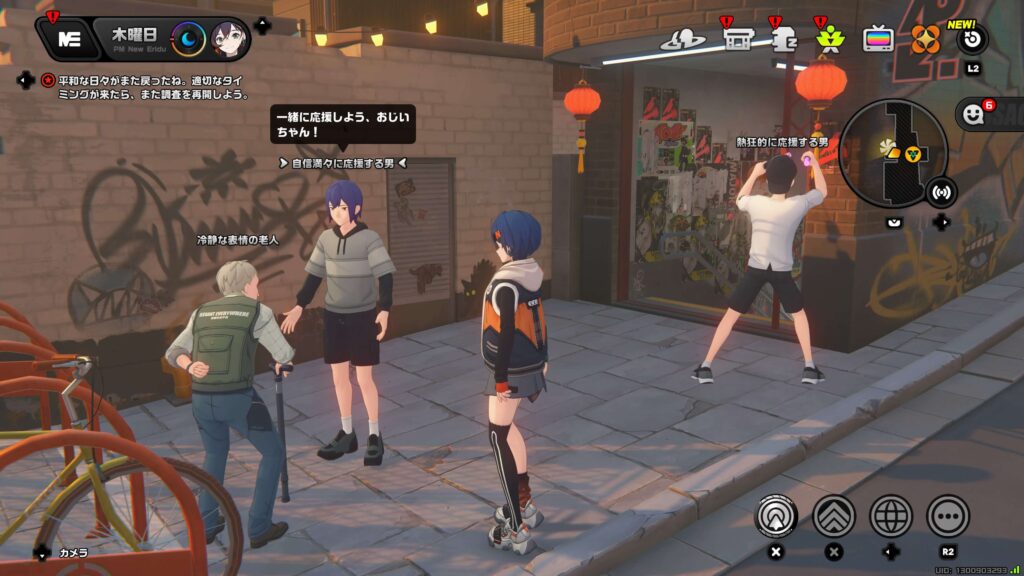Image resolution: width=1024 pixels, height=576 pixels.
Task: Activate the upward arrow ring button
Action: pos(775,516)
